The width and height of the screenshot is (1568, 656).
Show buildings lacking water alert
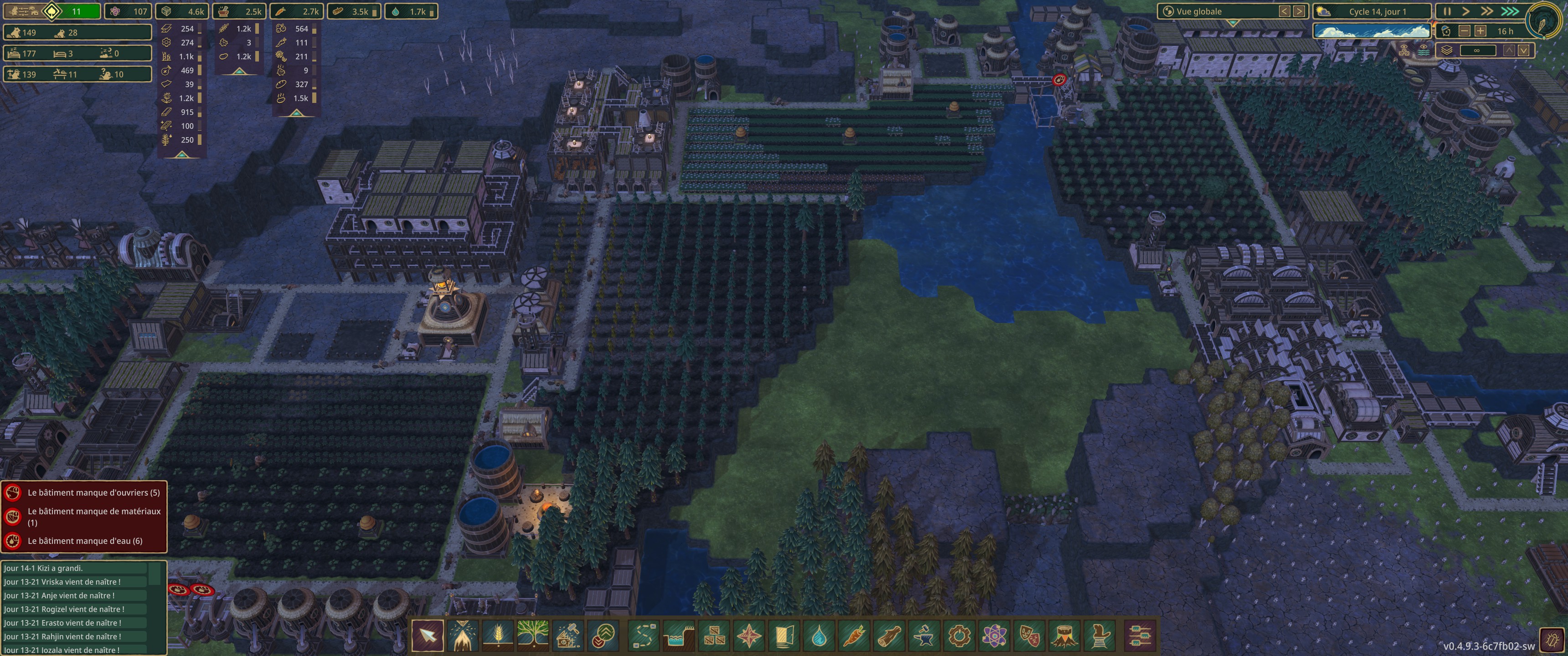coord(85,541)
